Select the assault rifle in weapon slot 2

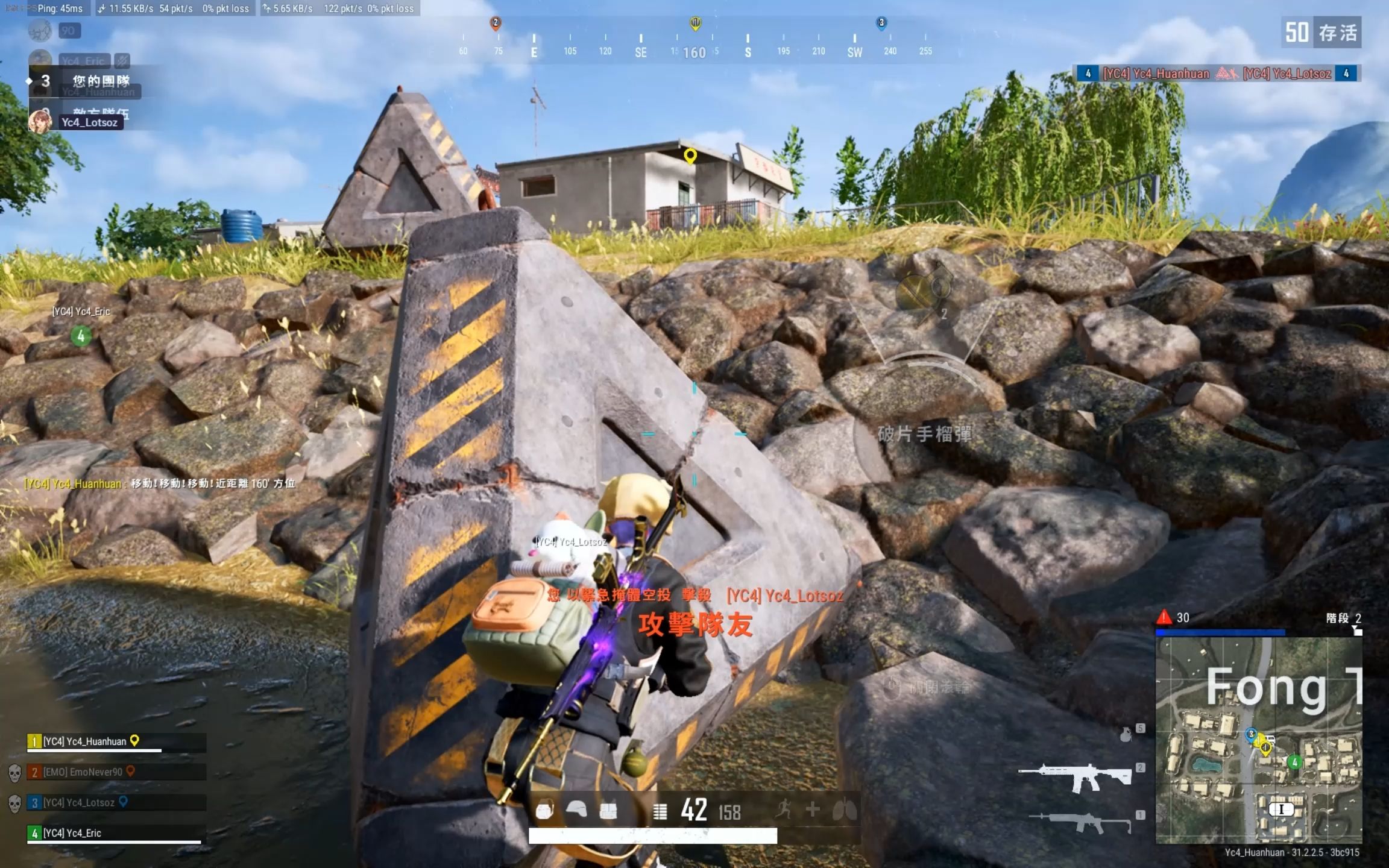pyautogui.click(x=1075, y=777)
